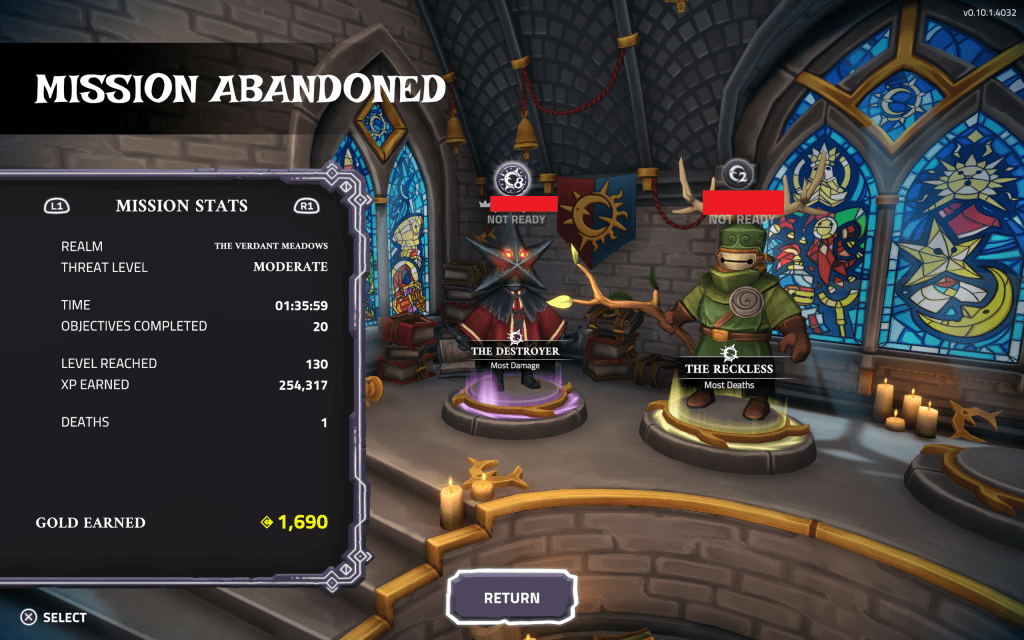Viewport: 1024px width, 640px height.
Task: Click the Return button
Action: point(512,598)
